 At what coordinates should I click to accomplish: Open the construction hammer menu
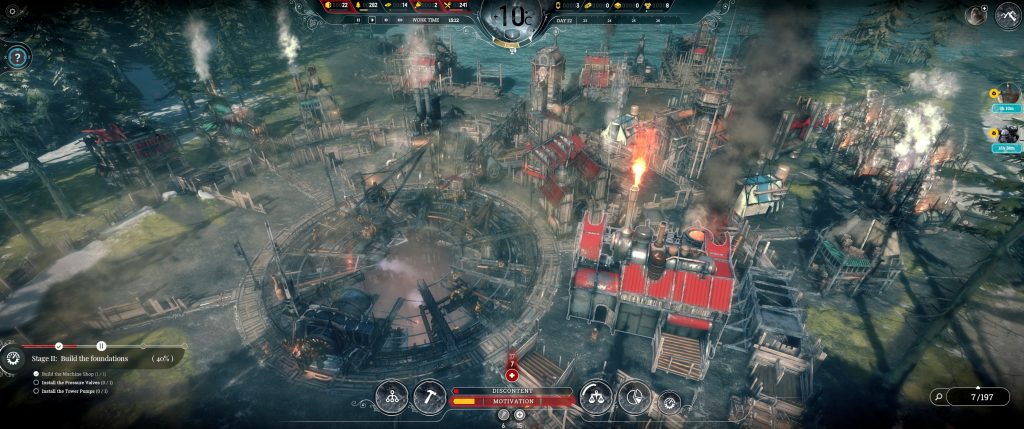point(429,396)
